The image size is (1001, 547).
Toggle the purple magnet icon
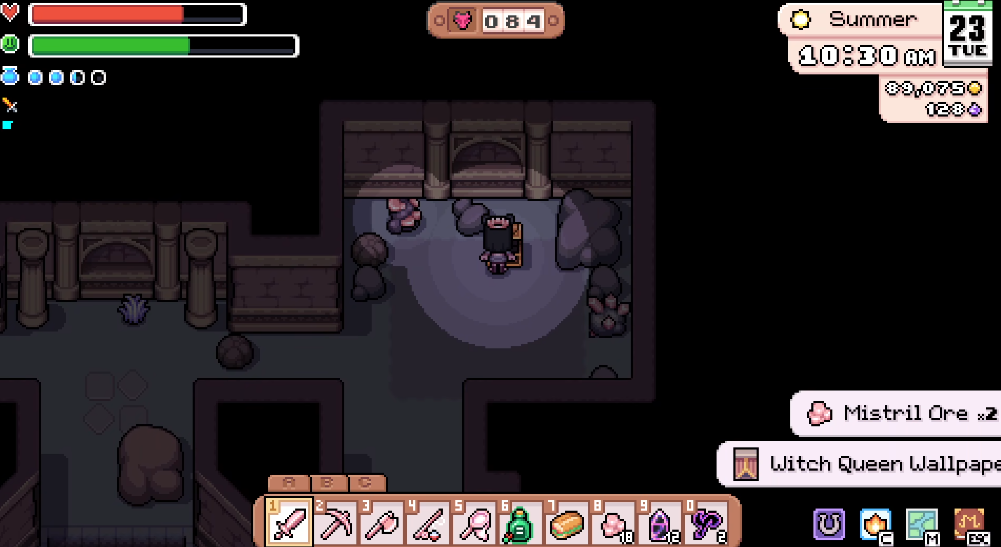click(x=829, y=523)
